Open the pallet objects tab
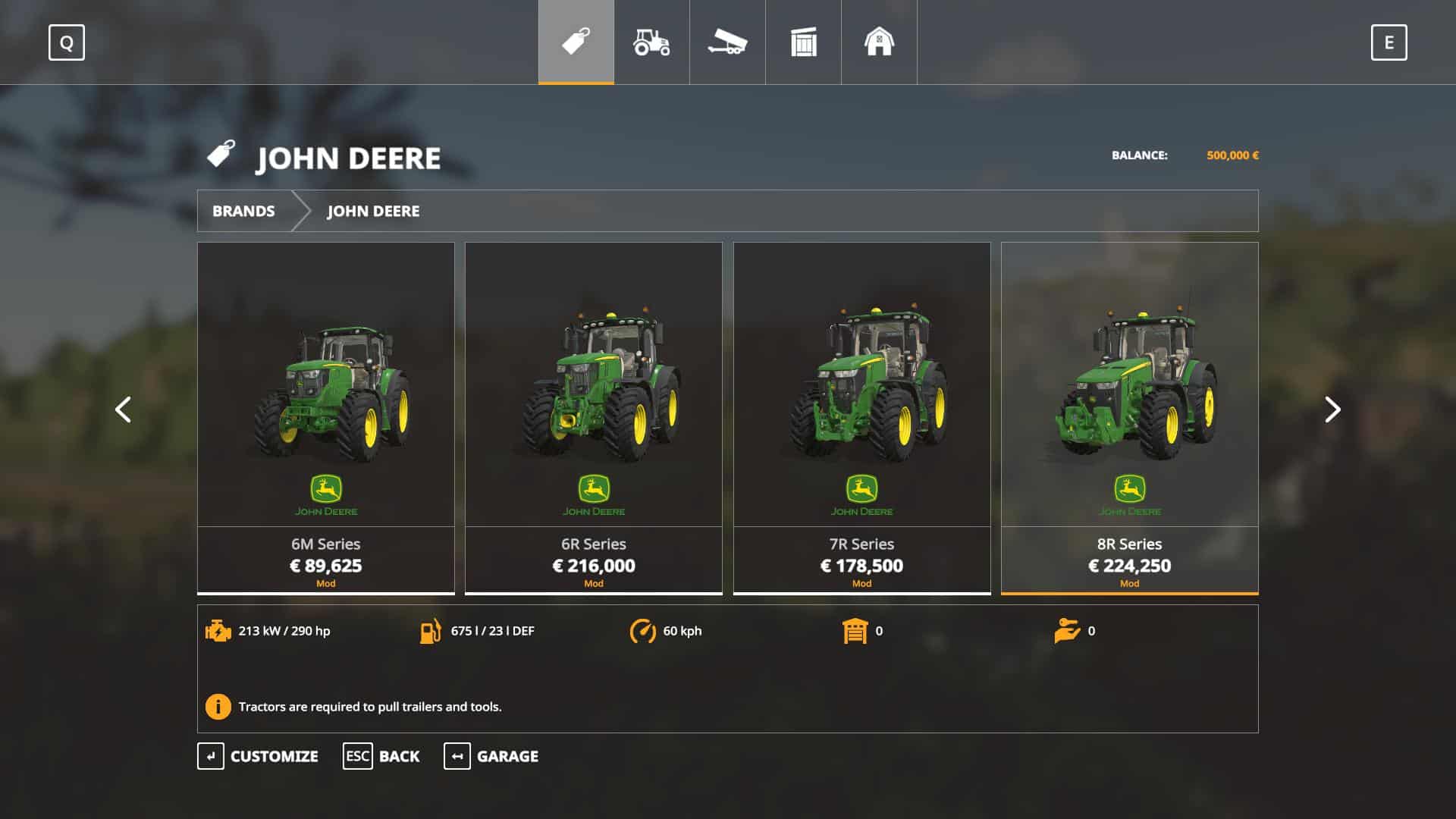 [803, 42]
